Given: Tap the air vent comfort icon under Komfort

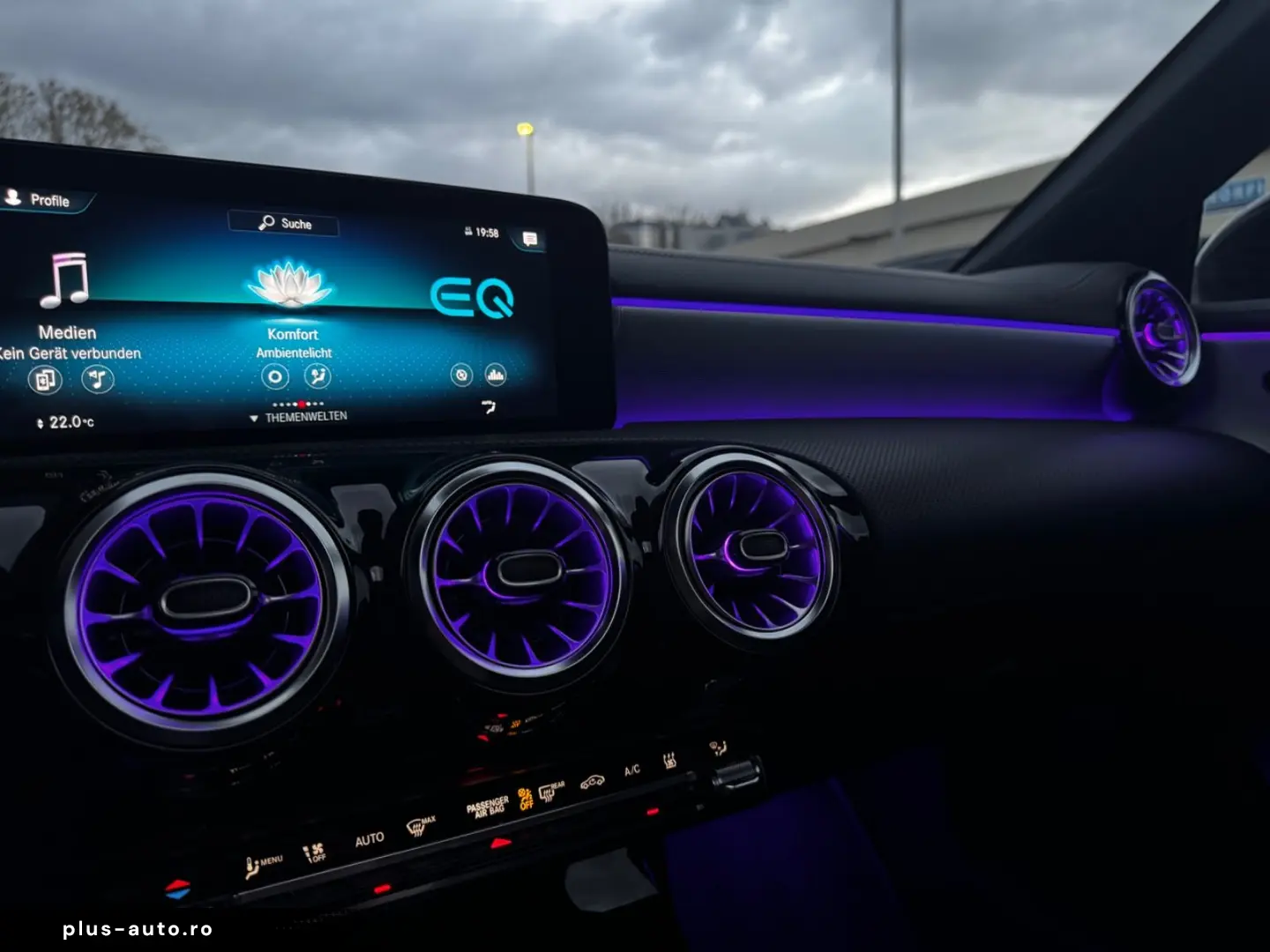Looking at the screenshot, I should [x=319, y=376].
